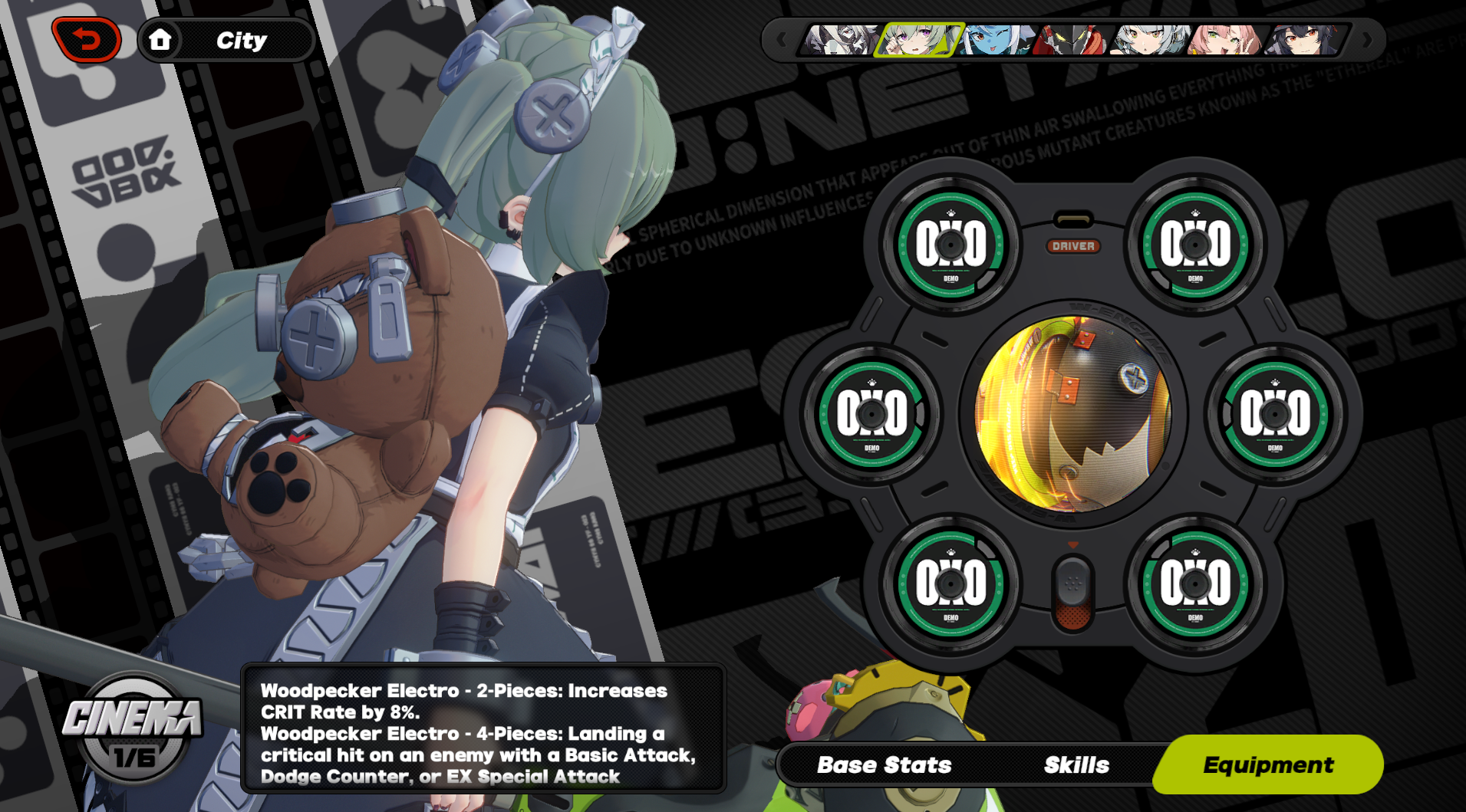1466x812 pixels.
Task: Pick the dark-haired character with orange eyes
Action: point(1303,39)
